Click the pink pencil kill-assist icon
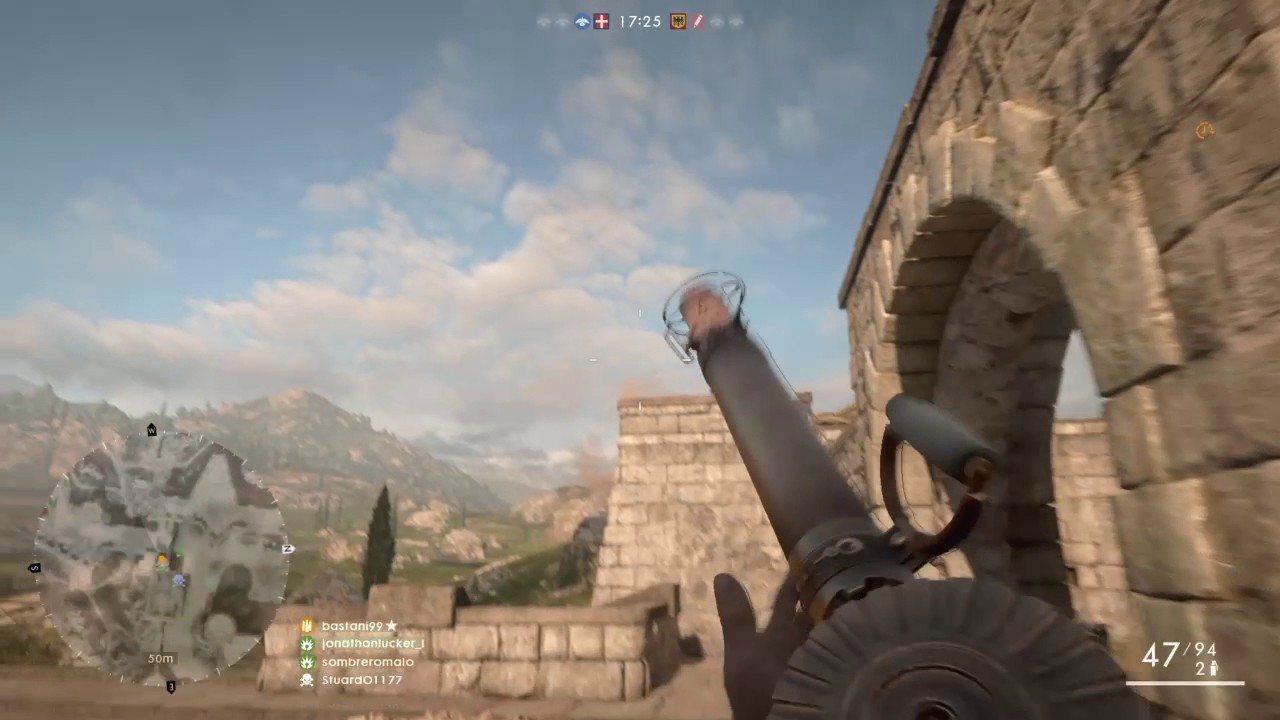Viewport: 1280px width, 720px height. (x=699, y=22)
